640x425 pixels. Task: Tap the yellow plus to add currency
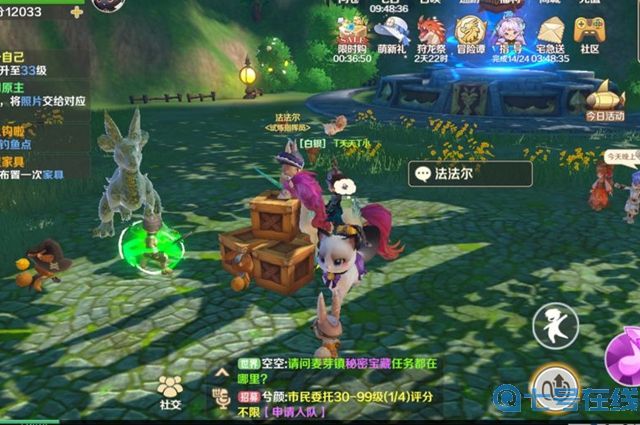[77, 11]
